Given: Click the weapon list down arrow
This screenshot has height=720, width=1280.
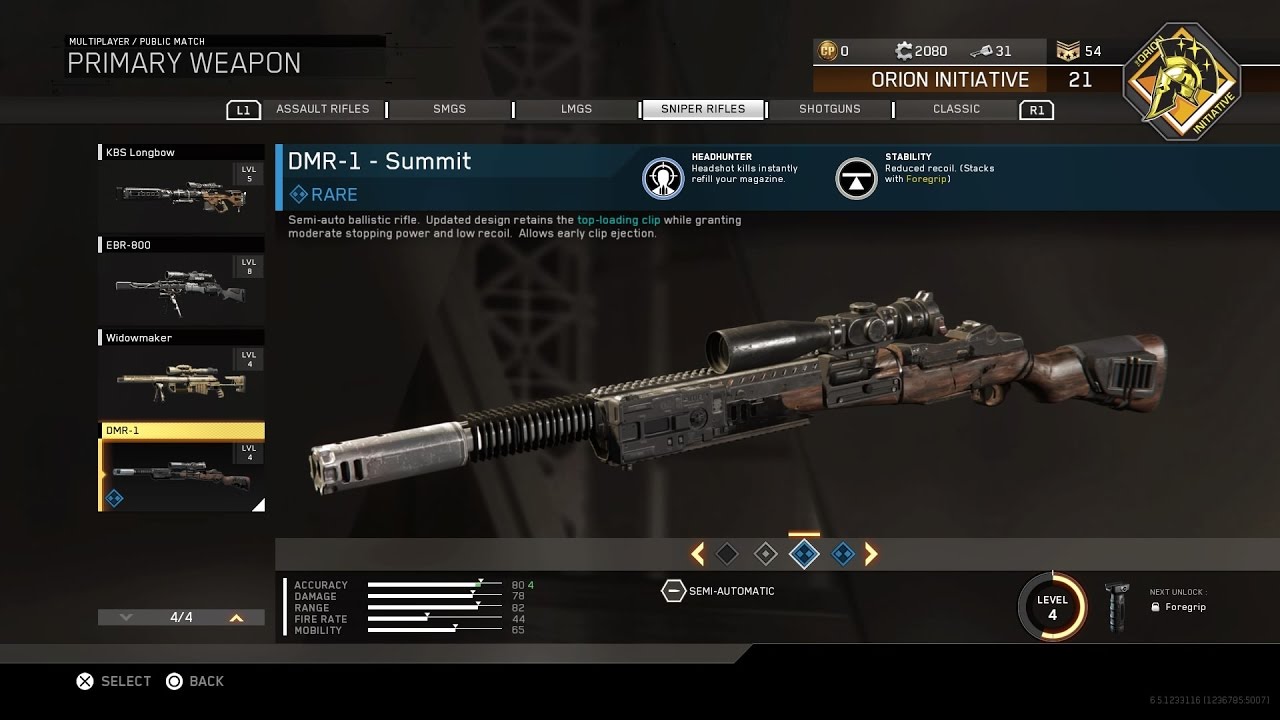Looking at the screenshot, I should click(x=126, y=618).
